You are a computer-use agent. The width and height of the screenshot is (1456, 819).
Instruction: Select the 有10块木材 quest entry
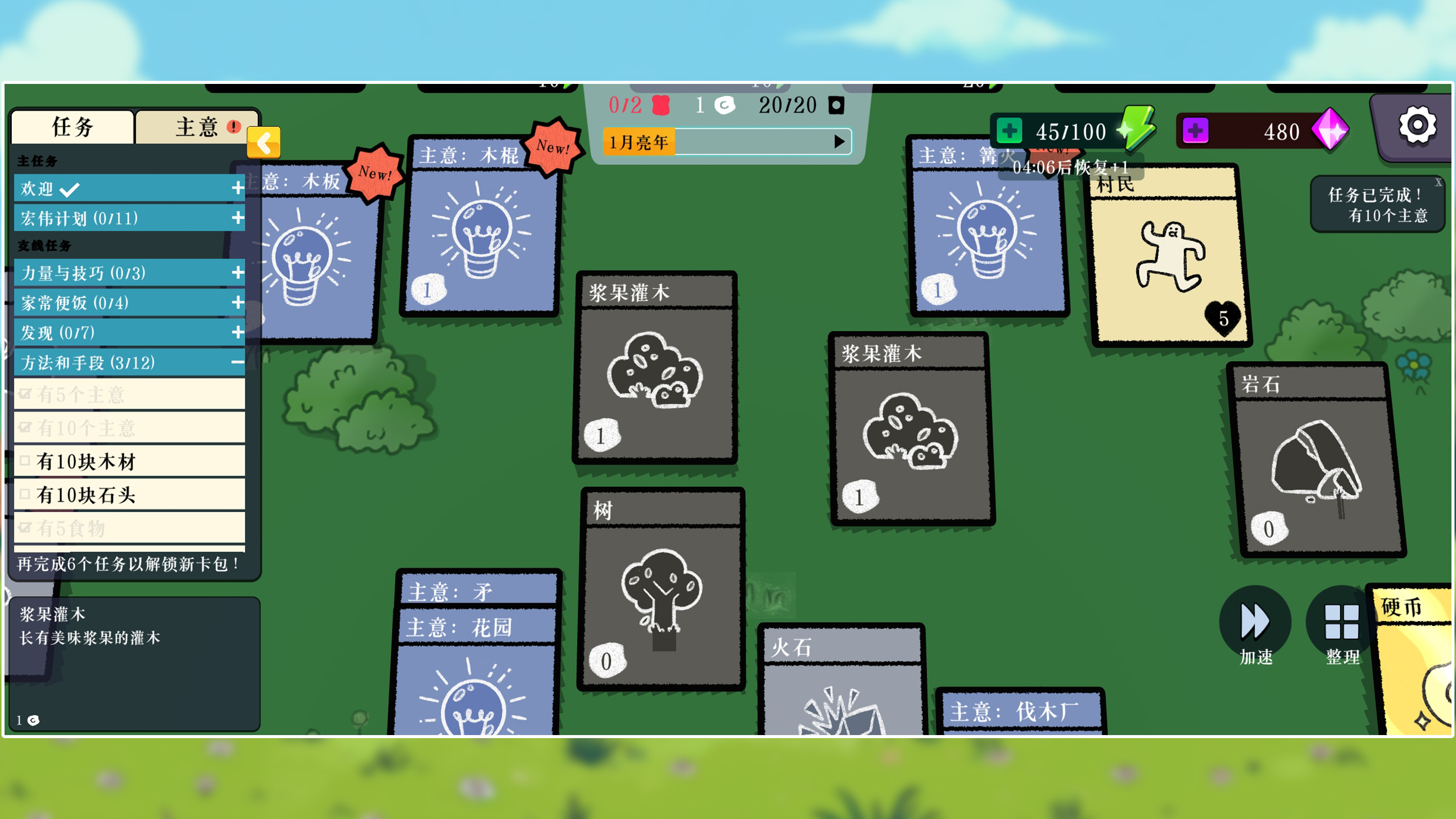pyautogui.click(x=130, y=461)
